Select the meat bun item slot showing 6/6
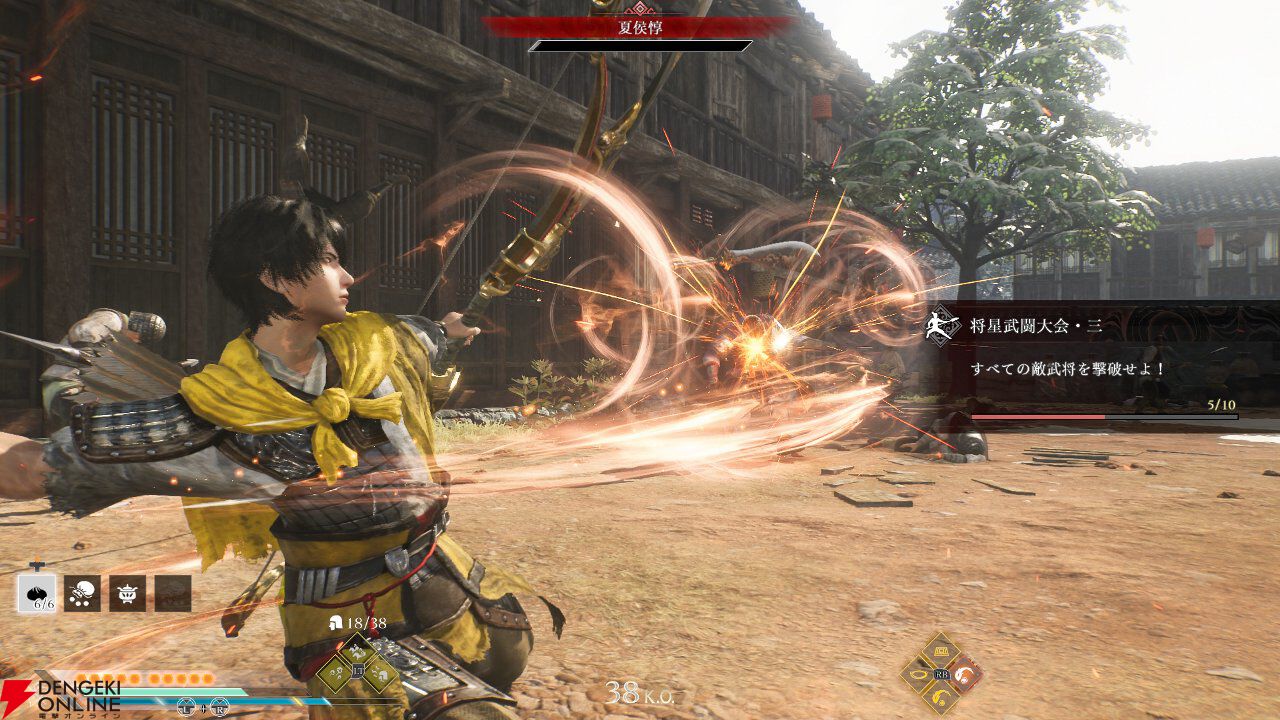This screenshot has width=1280, height=720. (37, 593)
